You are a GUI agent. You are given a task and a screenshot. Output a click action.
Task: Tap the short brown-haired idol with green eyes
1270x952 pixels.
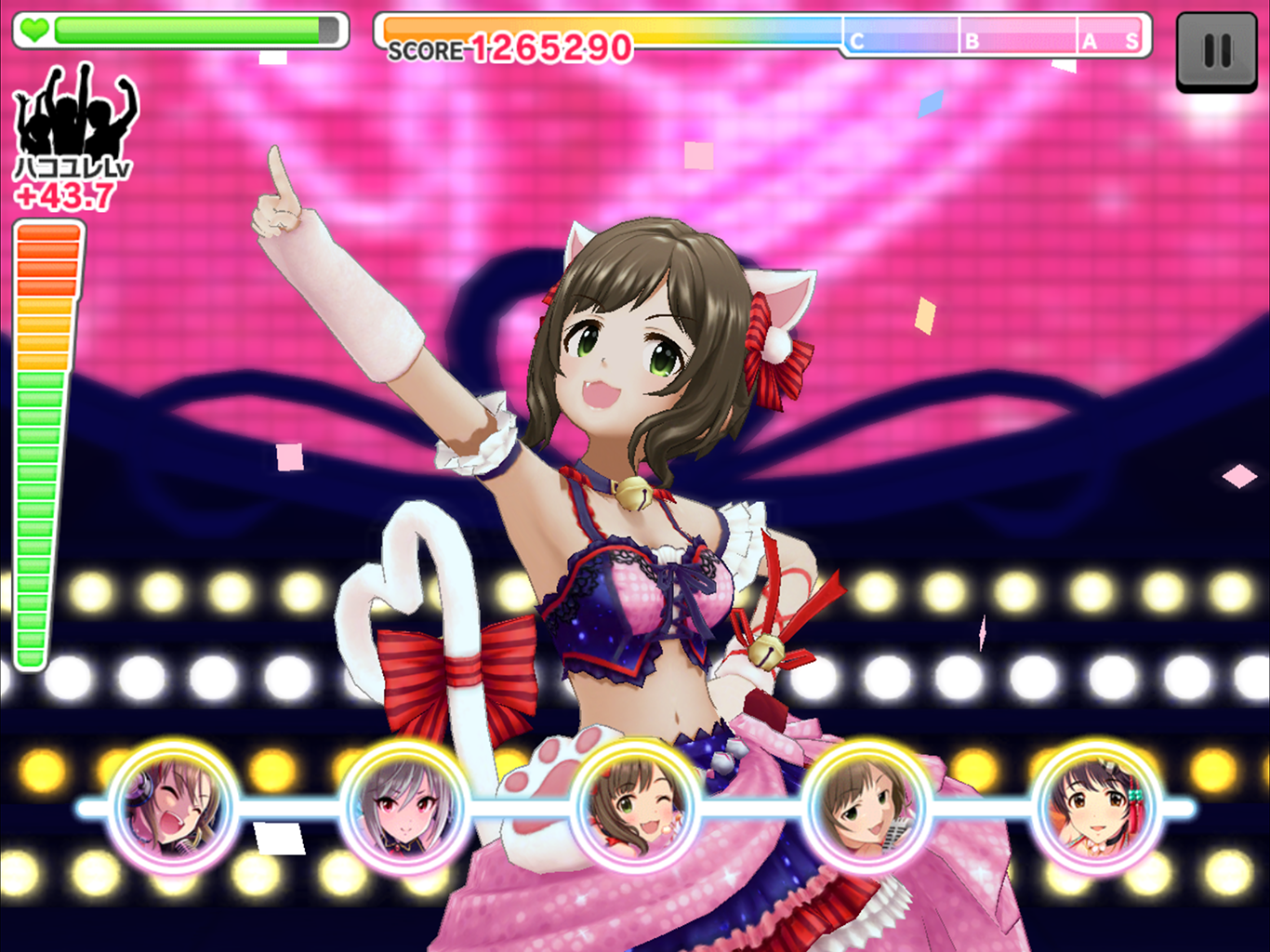(866, 807)
